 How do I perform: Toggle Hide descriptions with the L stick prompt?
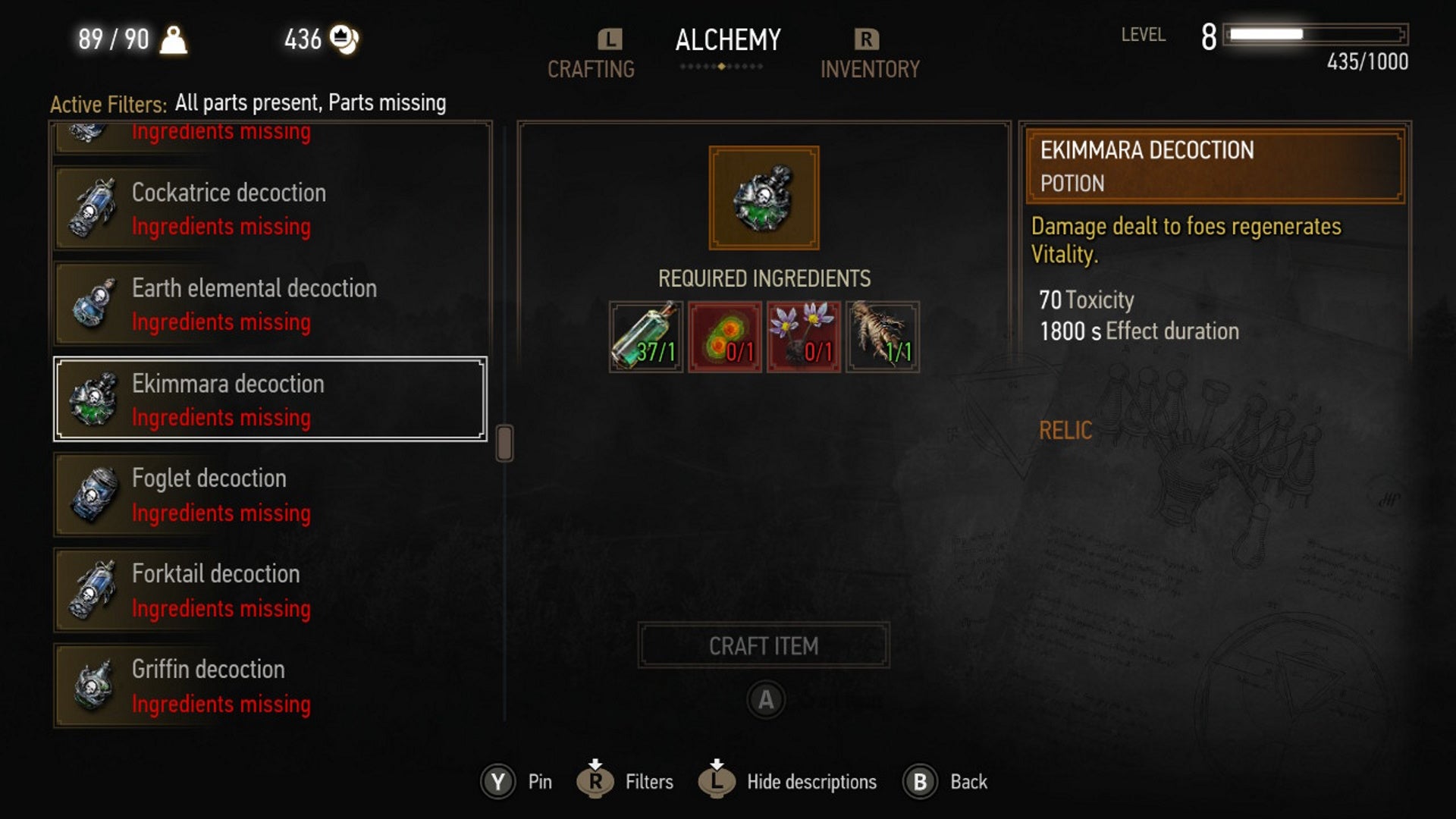[717, 781]
